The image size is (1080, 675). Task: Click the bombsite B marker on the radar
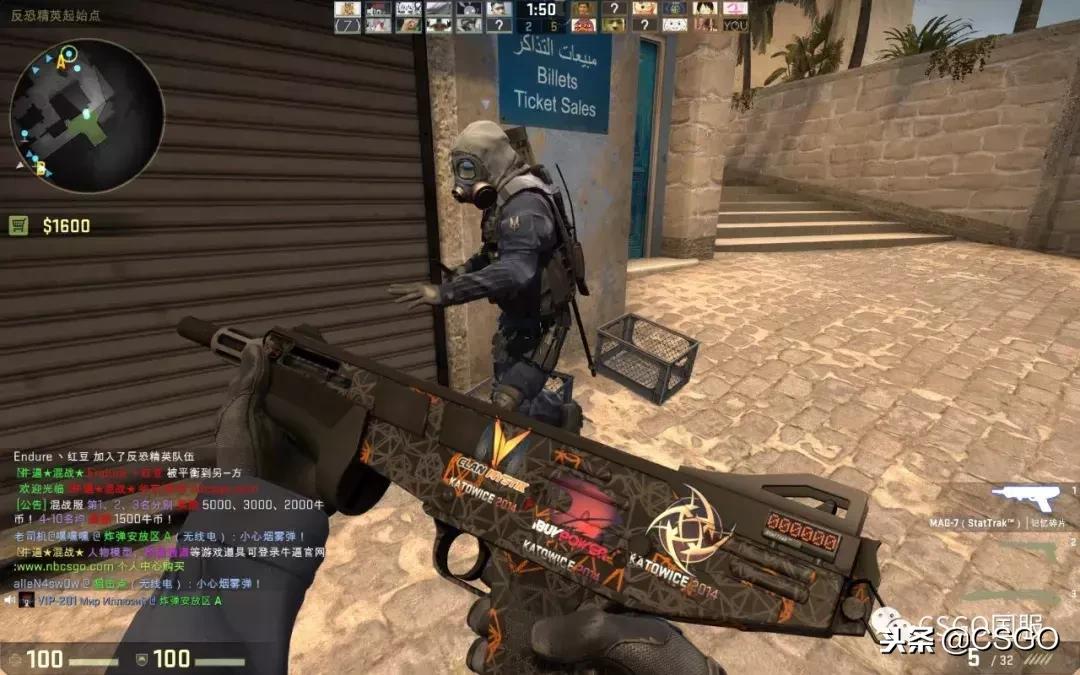click(x=41, y=169)
